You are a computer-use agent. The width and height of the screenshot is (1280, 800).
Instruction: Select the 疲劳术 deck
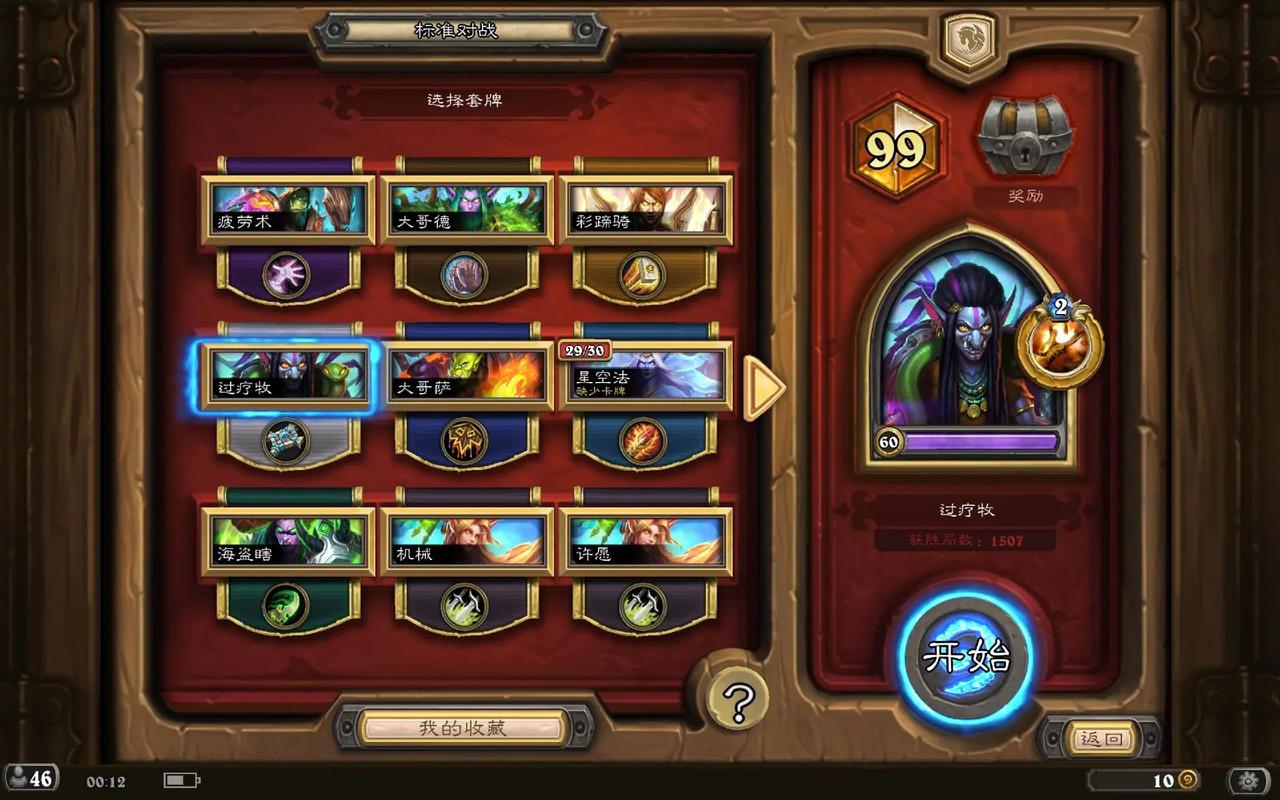point(288,210)
